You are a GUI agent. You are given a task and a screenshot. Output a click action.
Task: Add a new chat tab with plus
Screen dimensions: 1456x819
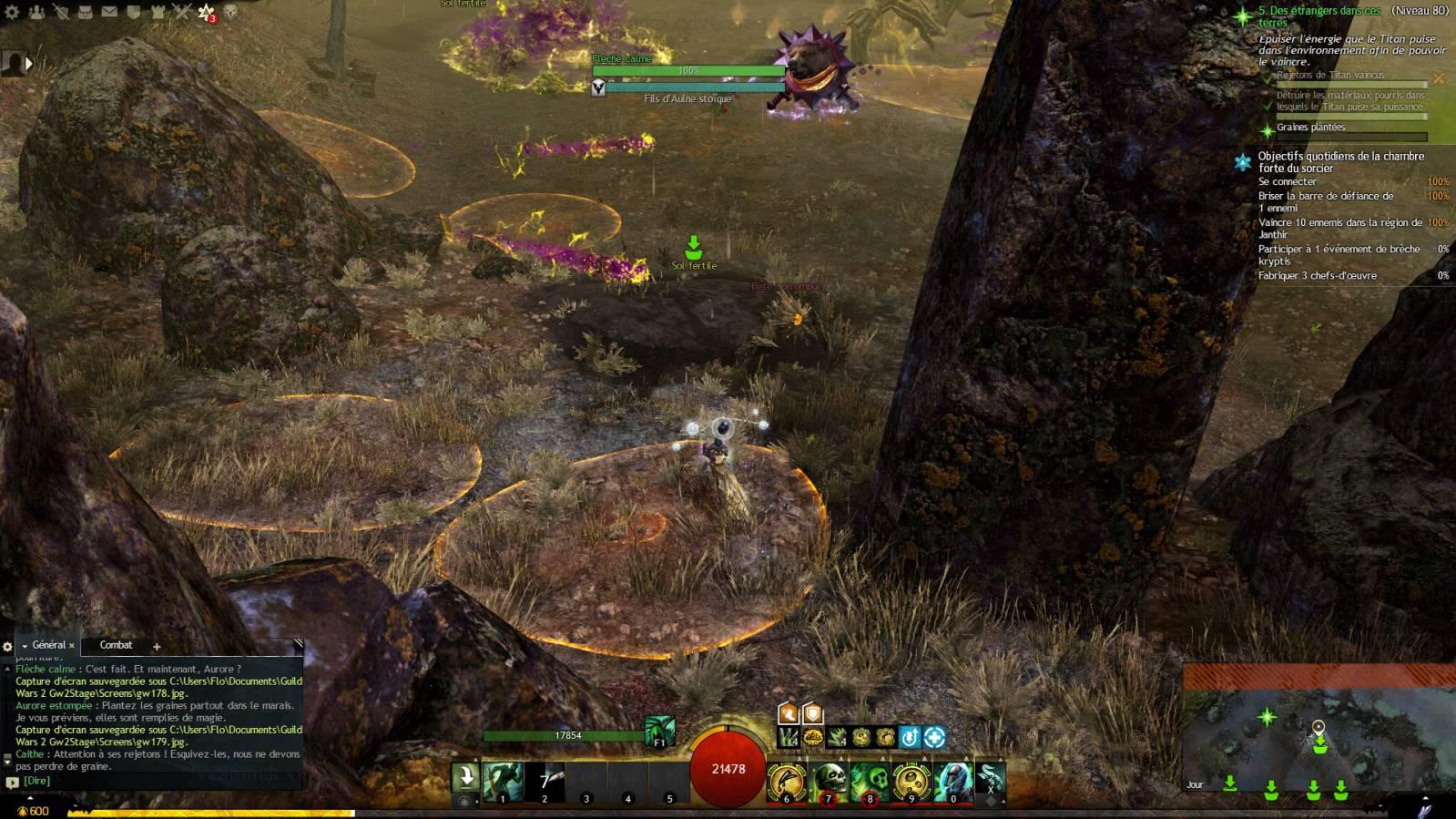(x=157, y=647)
